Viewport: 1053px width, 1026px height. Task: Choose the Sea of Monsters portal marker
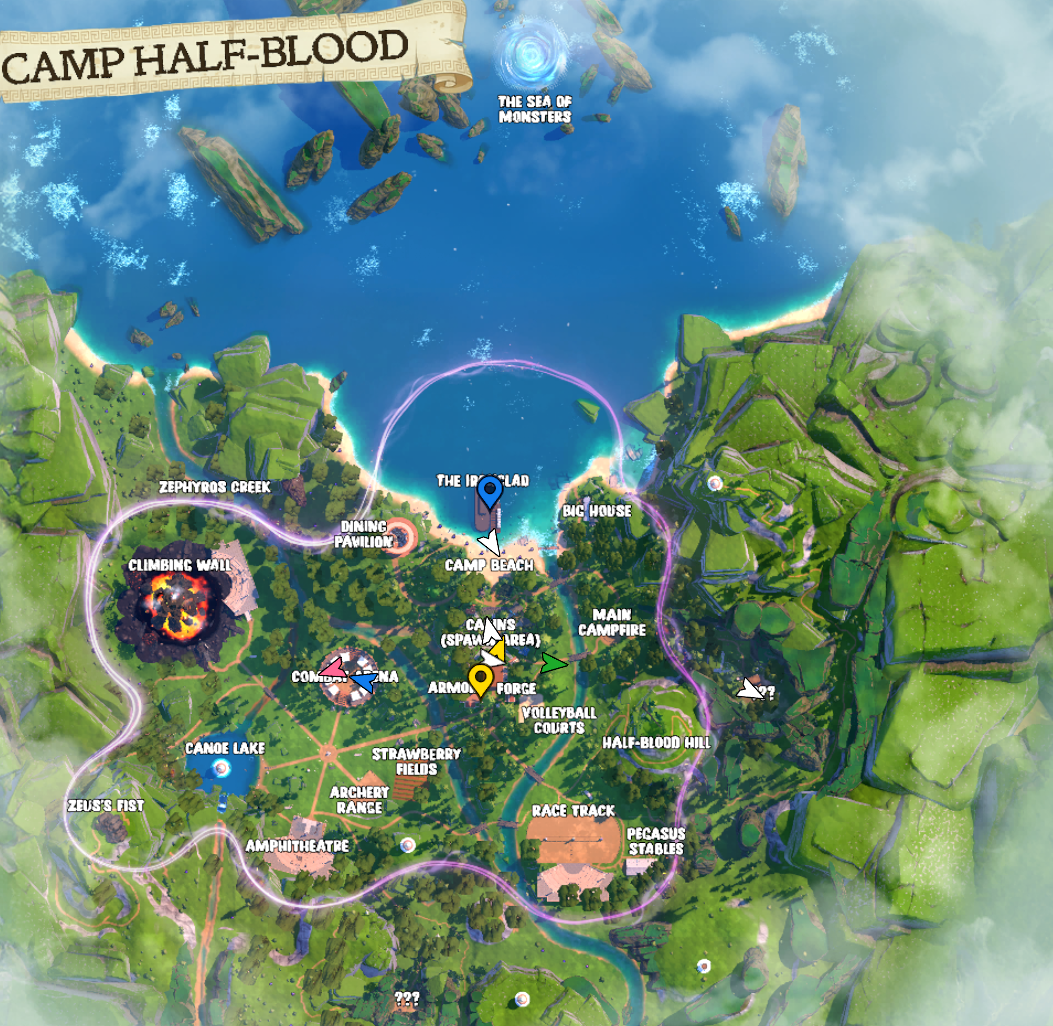click(x=535, y=55)
